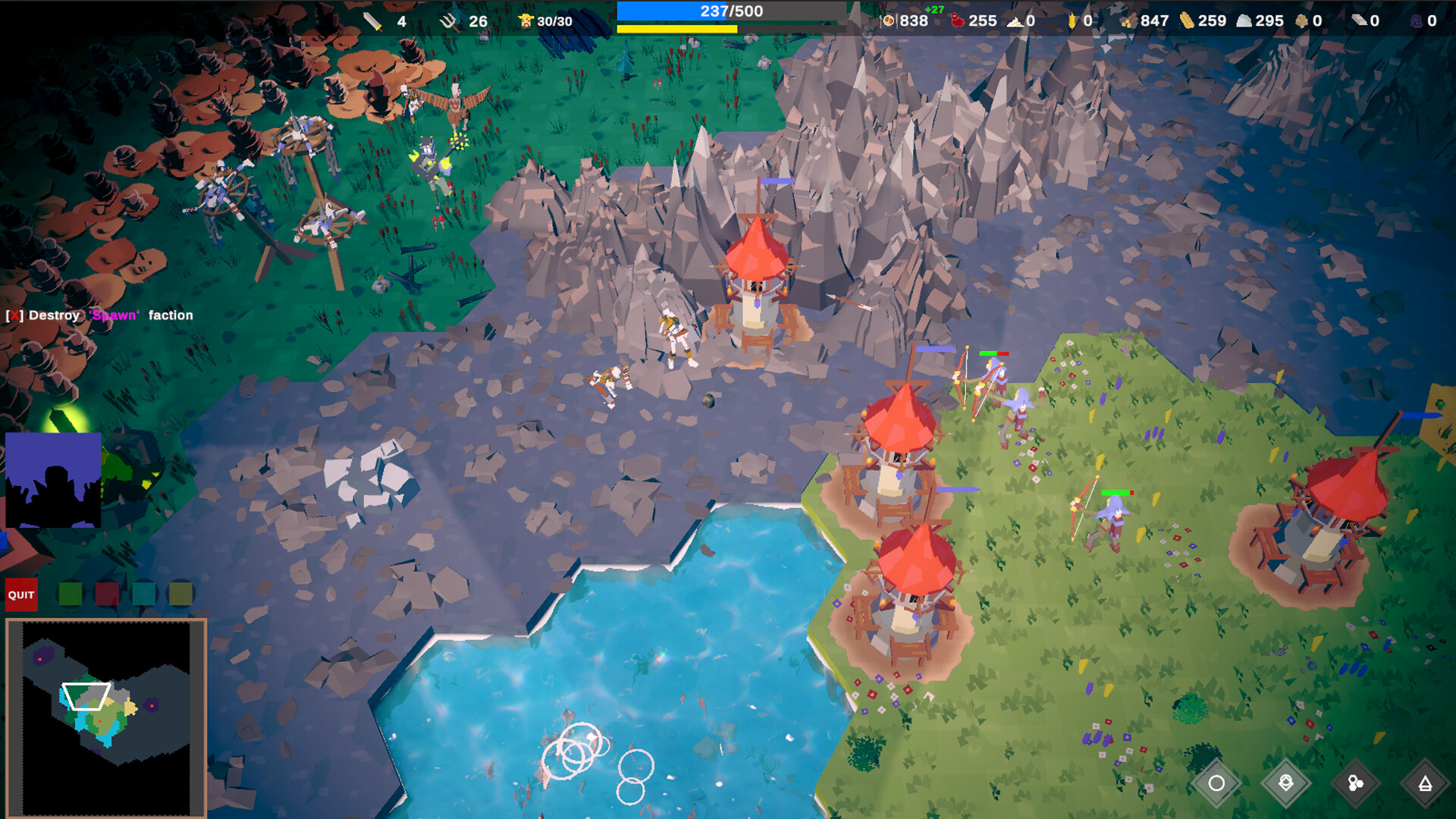Screen dimensions: 1456x819
Task: Select the meat resource icon showing 255
Action: pos(958,21)
